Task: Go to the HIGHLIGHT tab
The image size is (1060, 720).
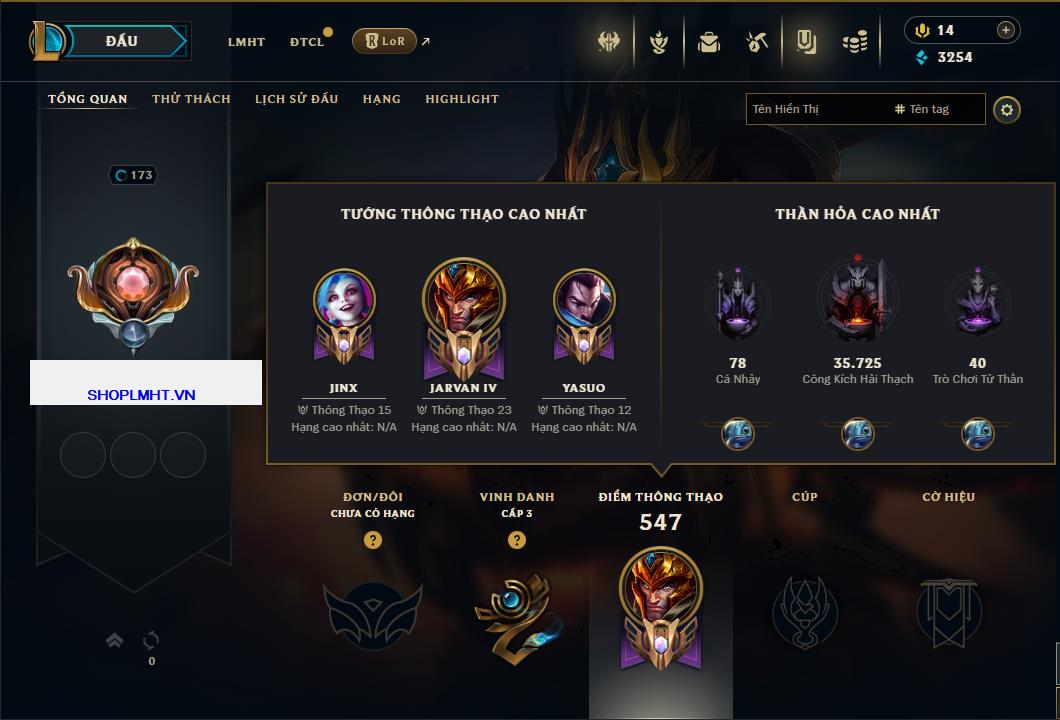Action: click(x=462, y=99)
